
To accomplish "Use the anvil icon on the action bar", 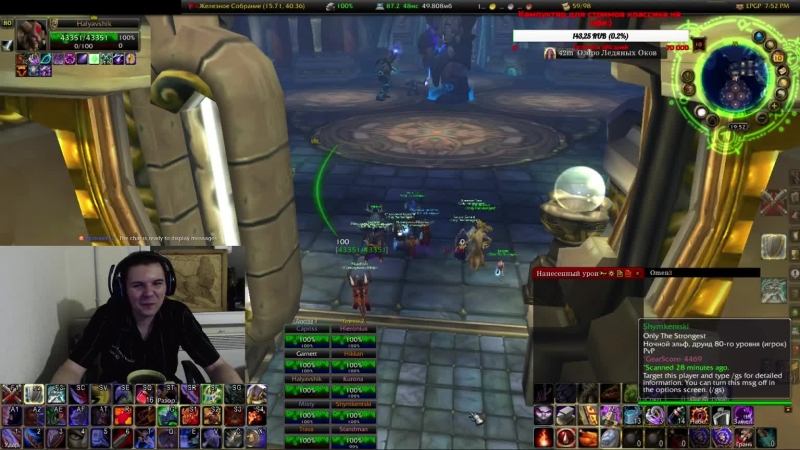I will click(565, 415).
